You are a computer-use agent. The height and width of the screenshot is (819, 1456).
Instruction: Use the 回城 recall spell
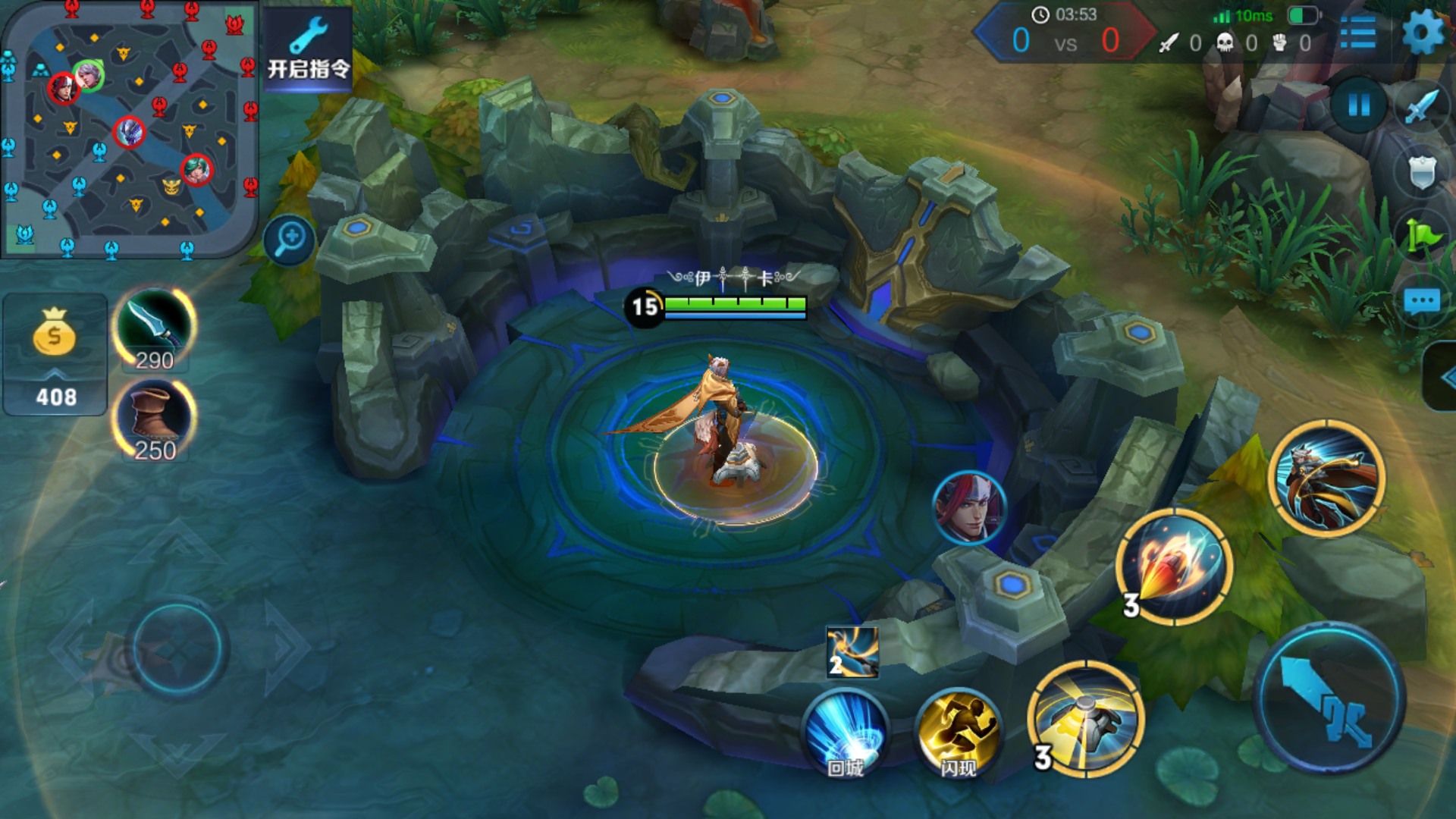846,733
